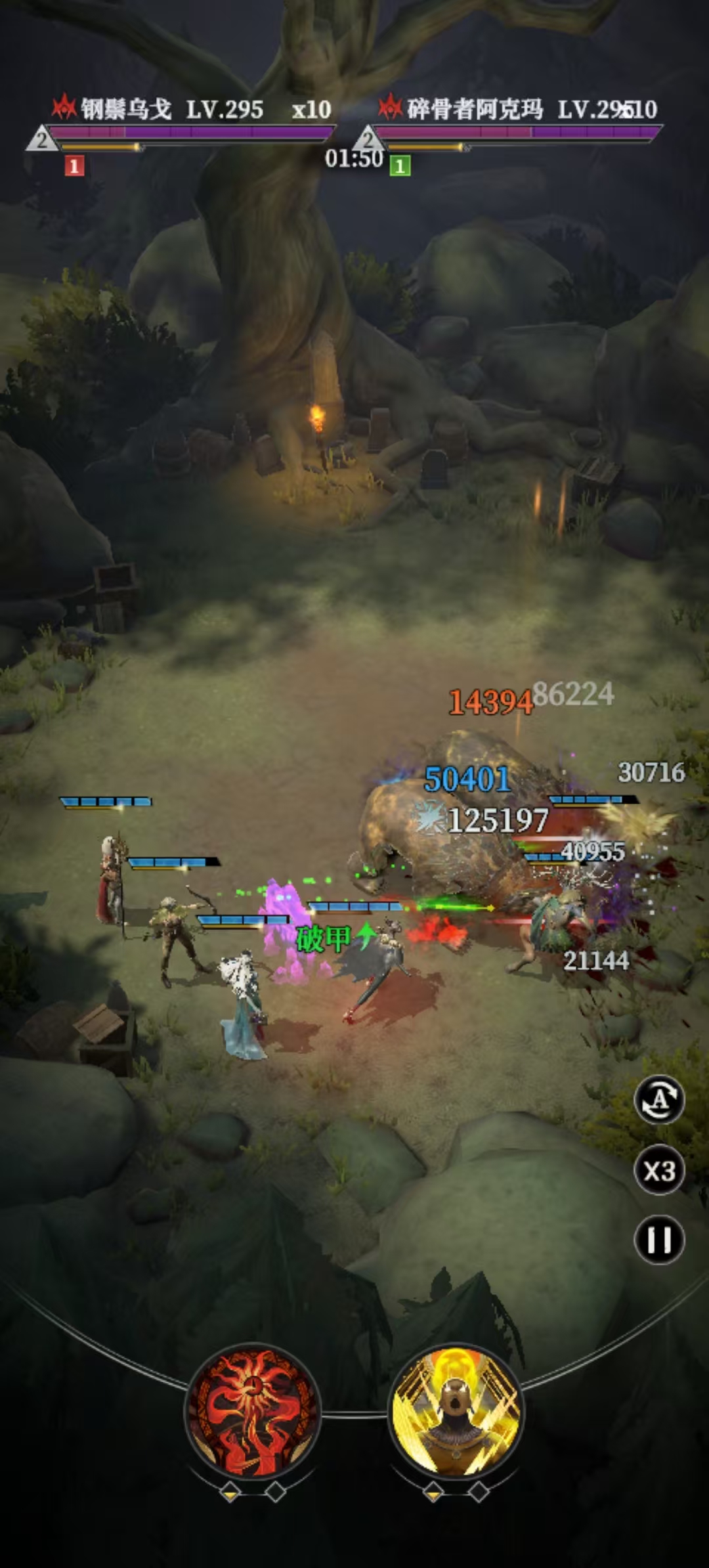Activate the golden screaming figure skill
709x1568 pixels.
[x=456, y=1410]
